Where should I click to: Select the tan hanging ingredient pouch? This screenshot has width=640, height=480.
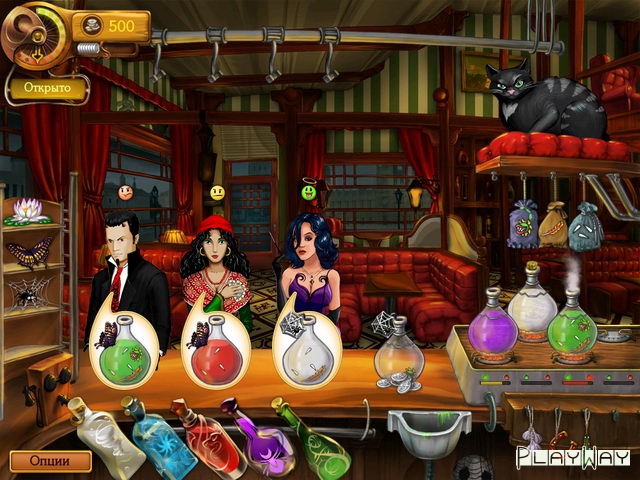(x=552, y=226)
